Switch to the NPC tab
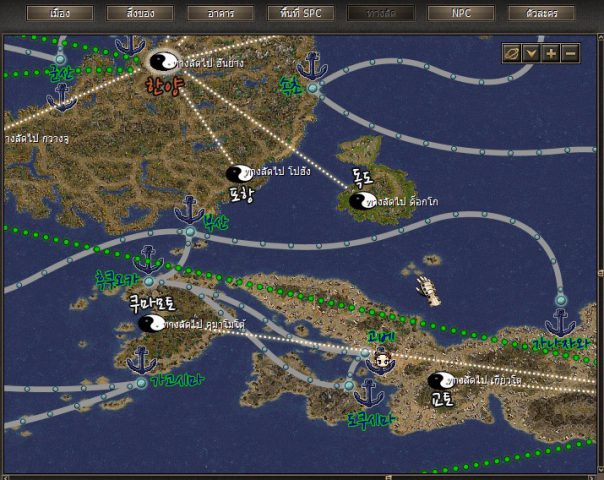The image size is (604, 480). tap(461, 14)
